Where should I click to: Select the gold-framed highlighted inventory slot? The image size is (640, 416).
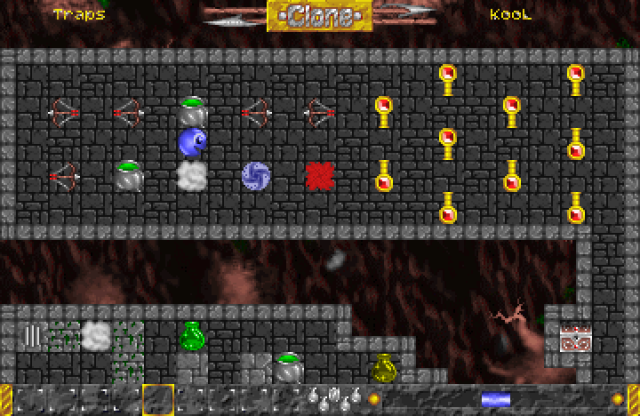click(x=158, y=400)
